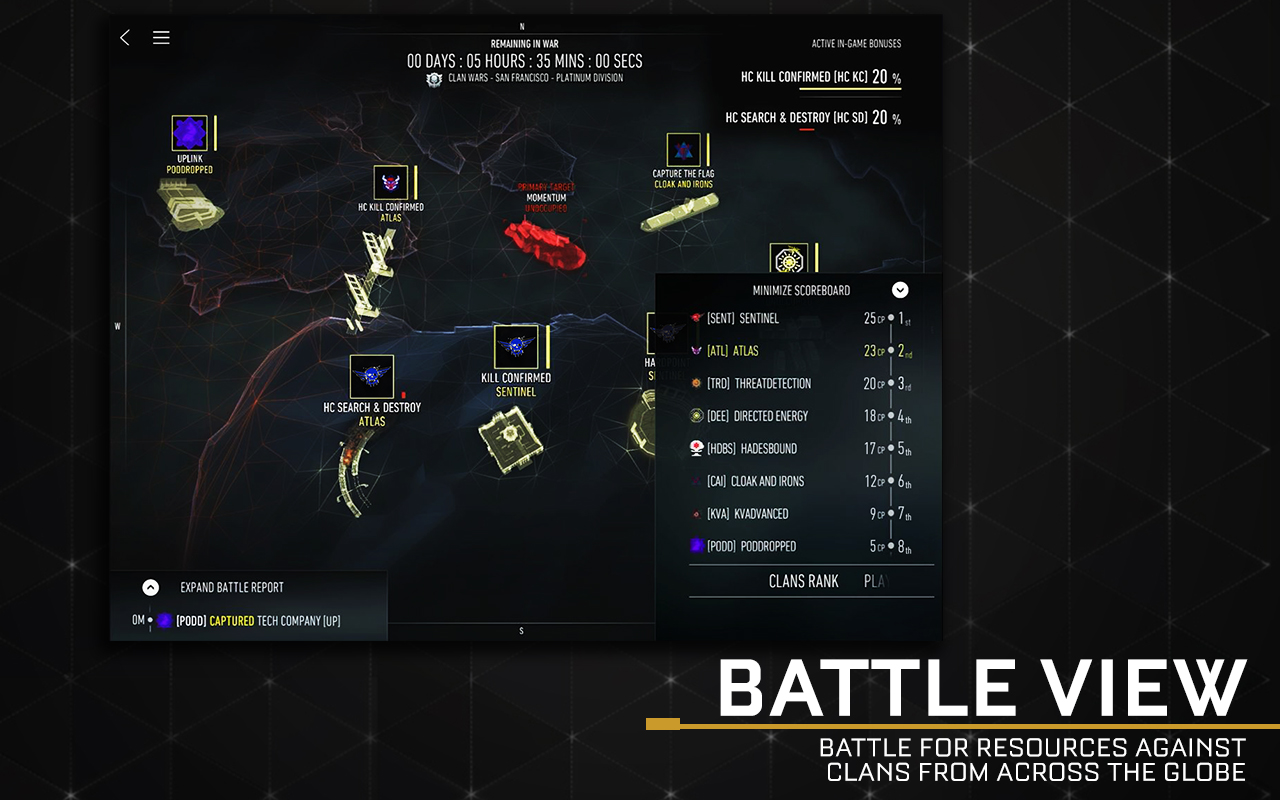Select the Uplink map node

[x=189, y=133]
